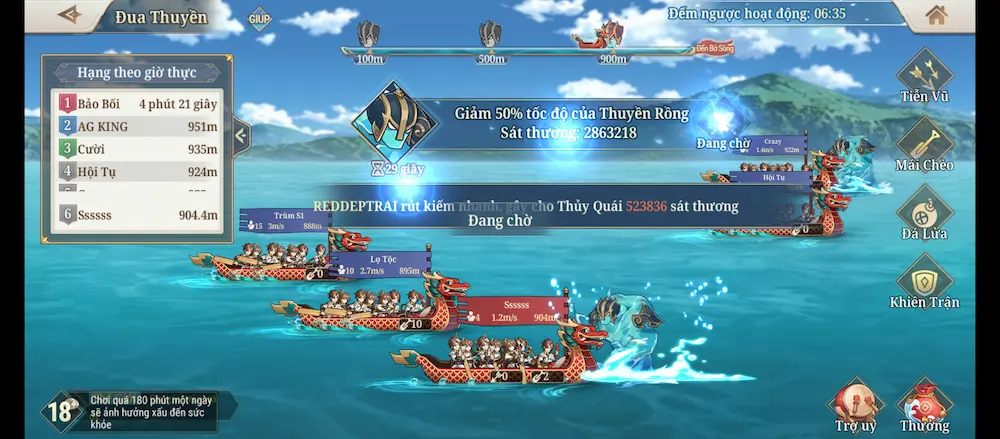The height and width of the screenshot is (439, 1000).
Task: Go back using the top-left arrow
Action: click(x=69, y=15)
